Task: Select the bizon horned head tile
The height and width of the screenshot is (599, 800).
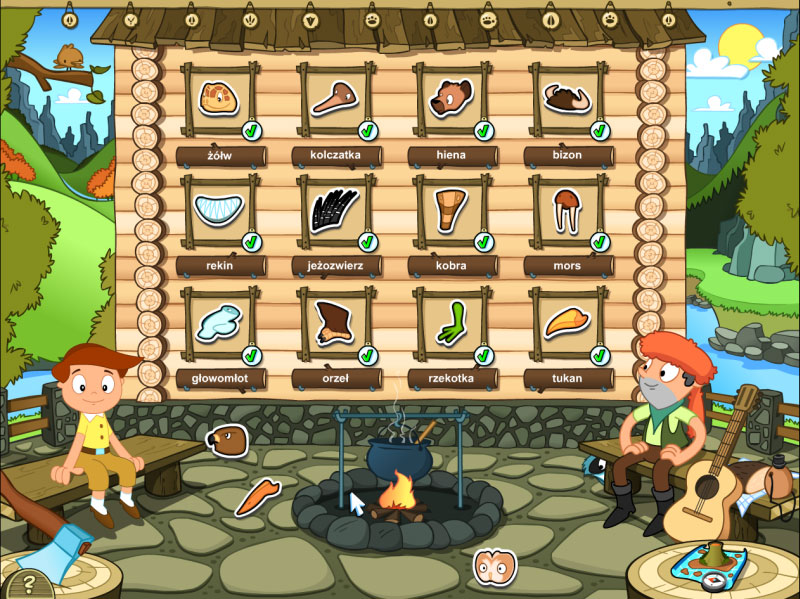Action: (x=566, y=100)
